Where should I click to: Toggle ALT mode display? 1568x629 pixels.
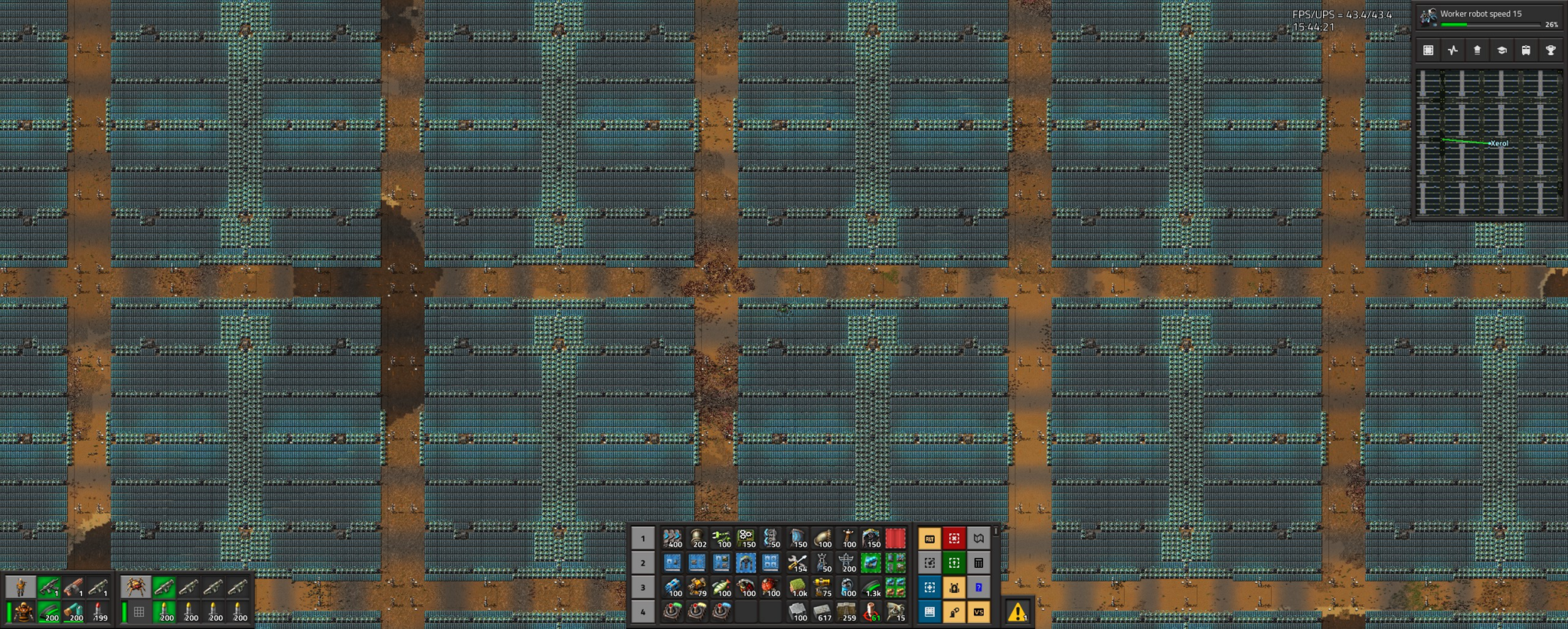929,538
